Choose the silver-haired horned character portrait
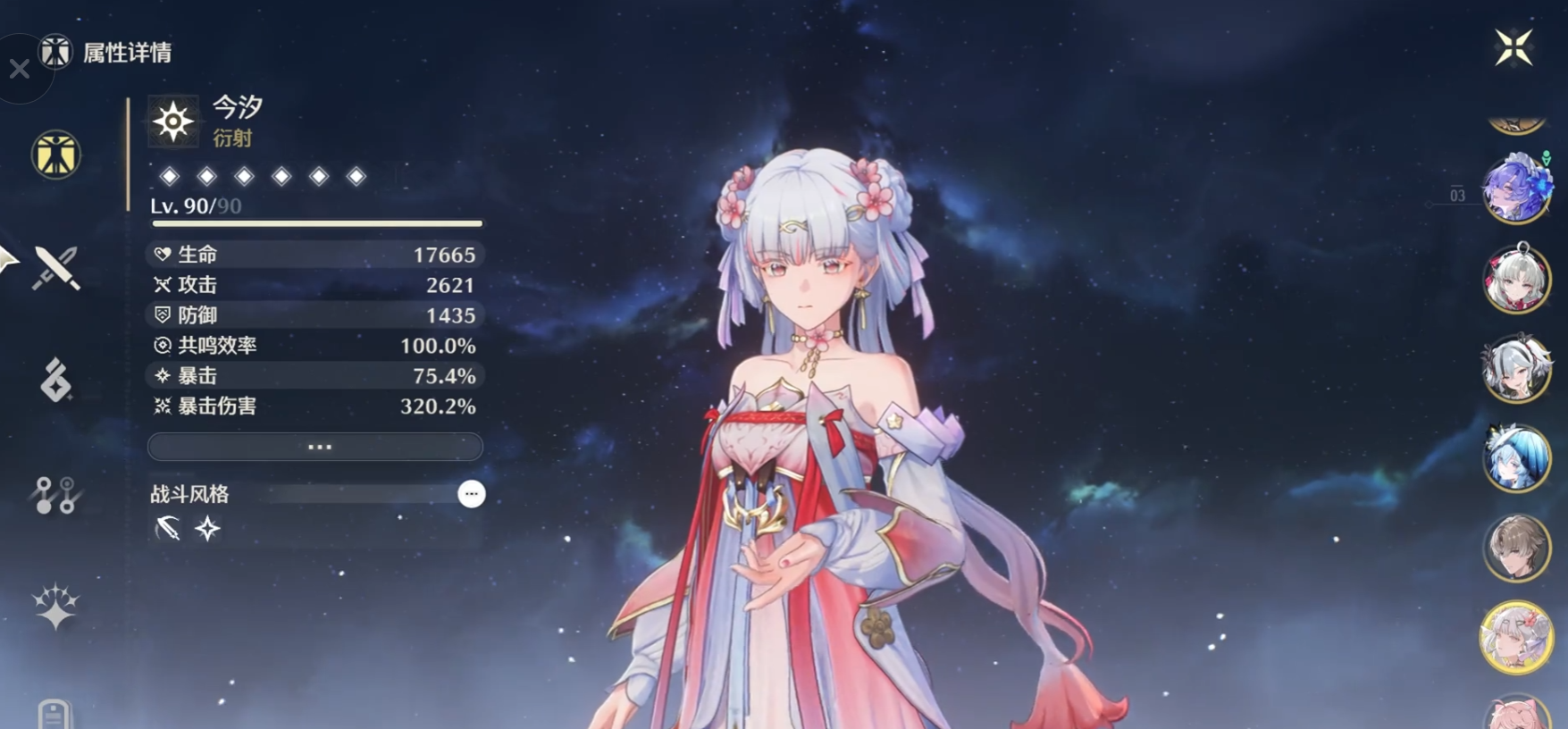This screenshot has width=1568, height=729. (x=1516, y=369)
